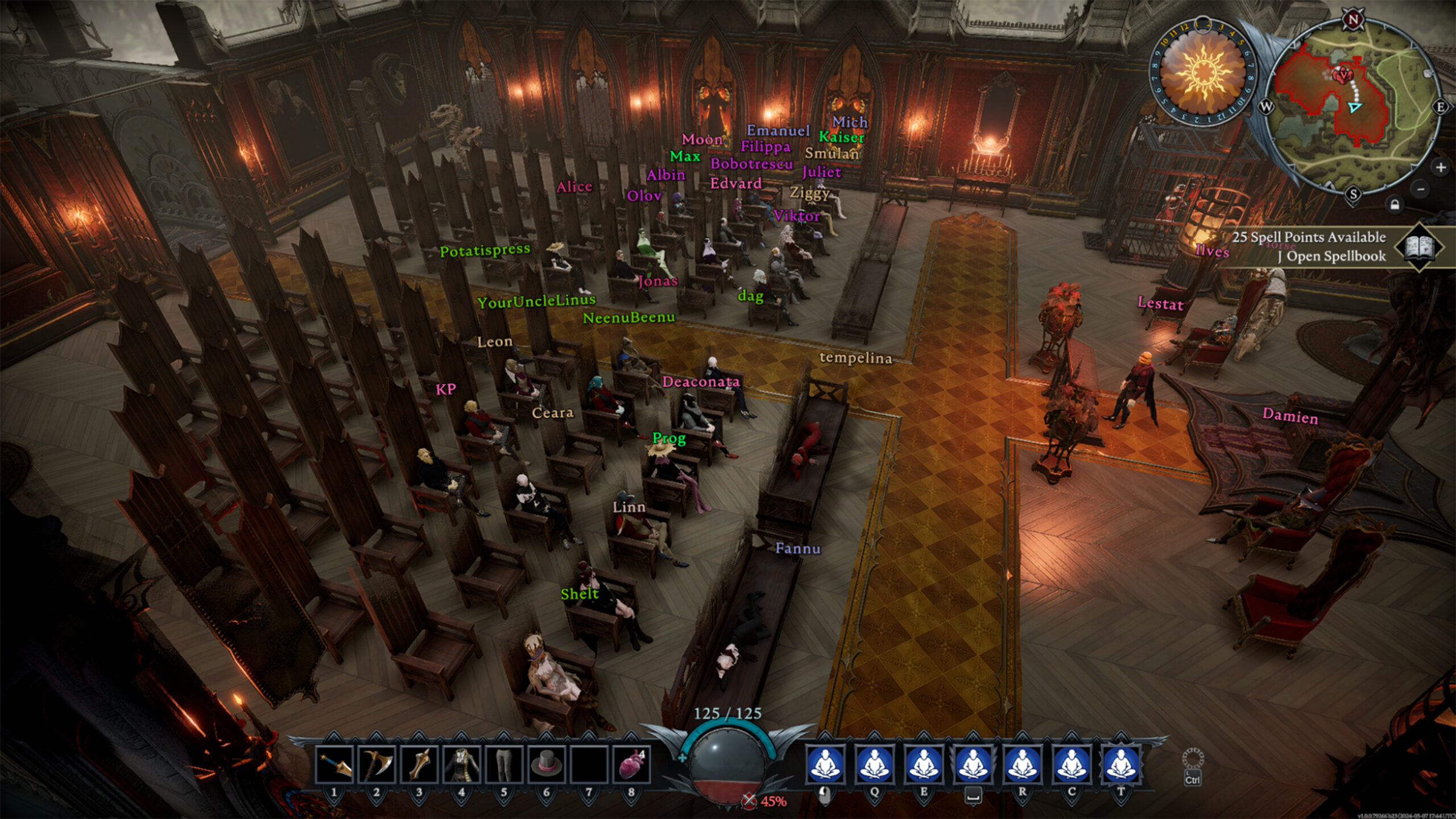
Task: Zoom in the minimap with plus button
Action: (1441, 167)
